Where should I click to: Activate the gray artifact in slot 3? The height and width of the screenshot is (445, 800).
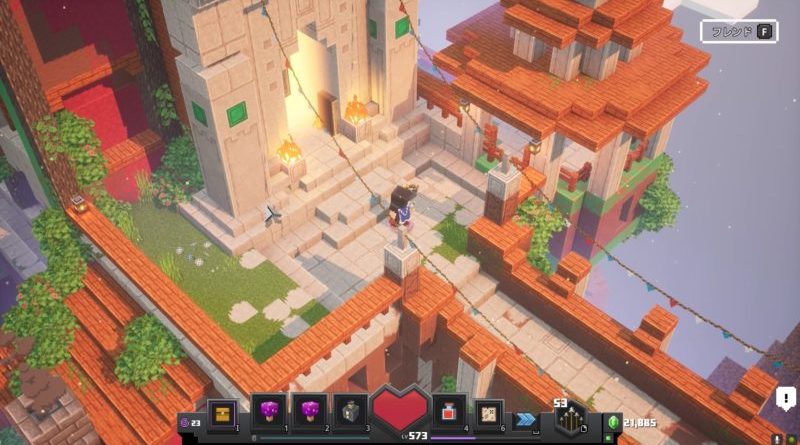pos(351,410)
